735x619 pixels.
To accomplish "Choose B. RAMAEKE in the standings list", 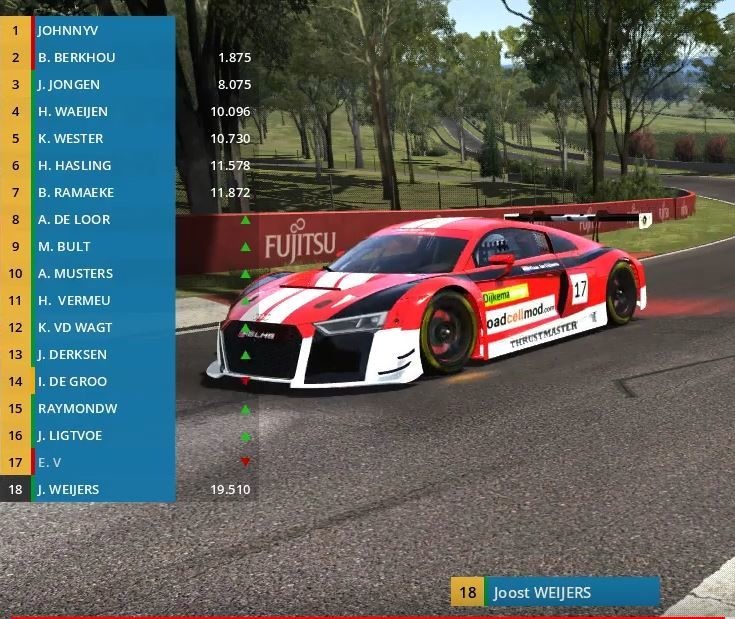I will pyautogui.click(x=100, y=192).
